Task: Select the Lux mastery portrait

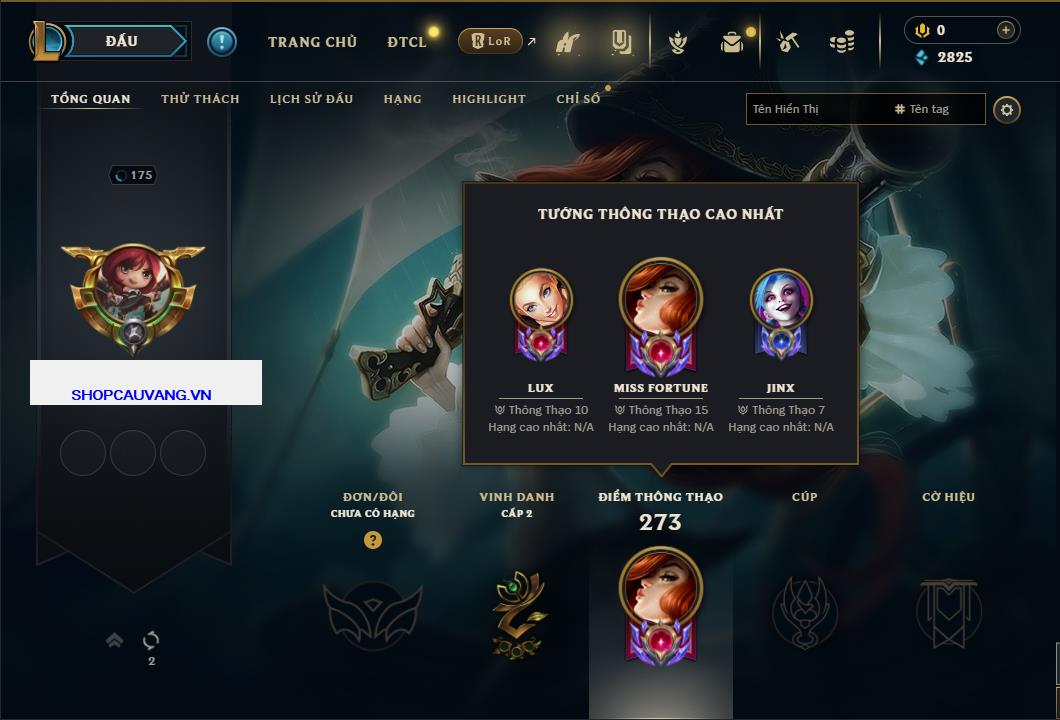Action: tap(541, 300)
